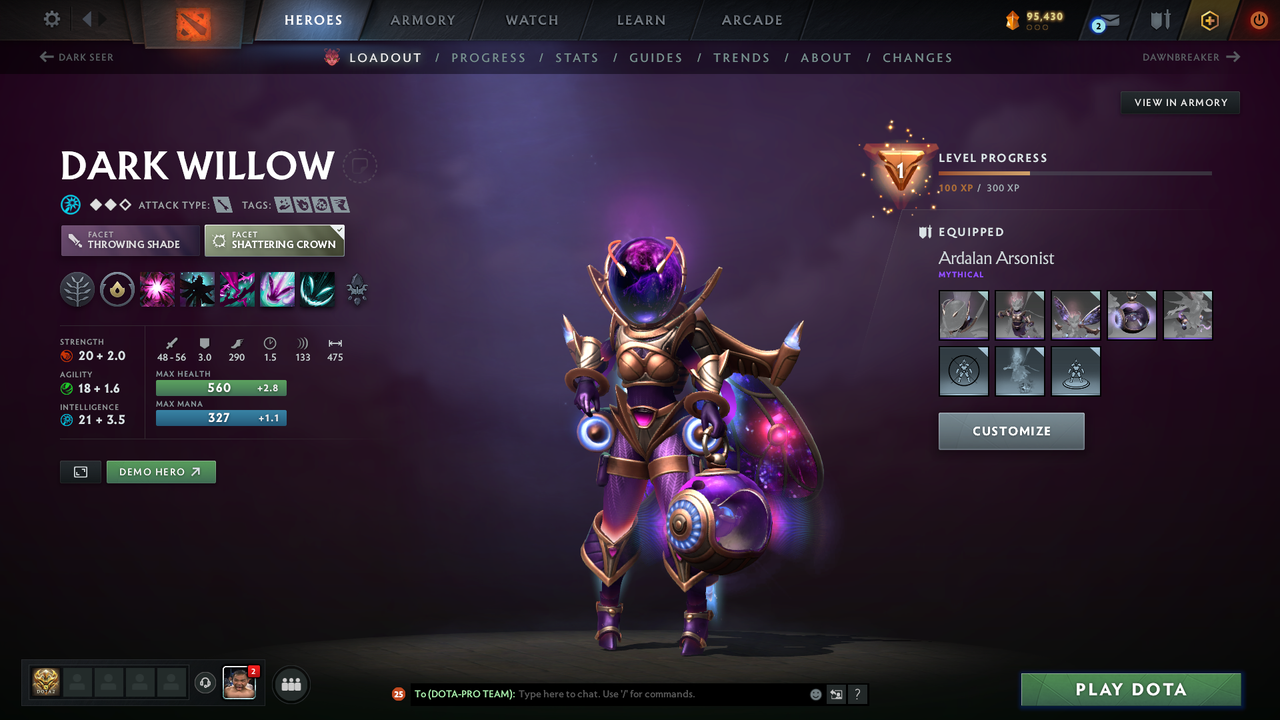1280x720 pixels.
Task: Enable the Shattering Crown facet
Action: pyautogui.click(x=274, y=240)
